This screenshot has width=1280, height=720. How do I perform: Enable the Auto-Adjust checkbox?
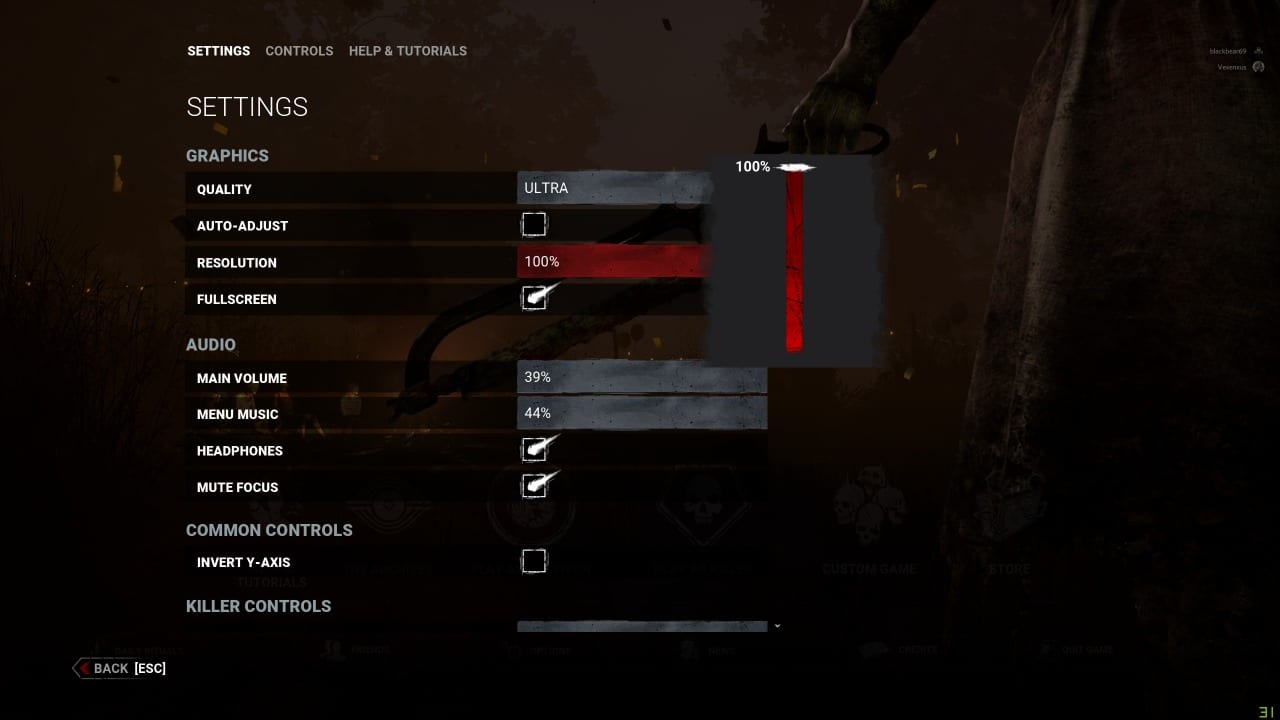(534, 224)
